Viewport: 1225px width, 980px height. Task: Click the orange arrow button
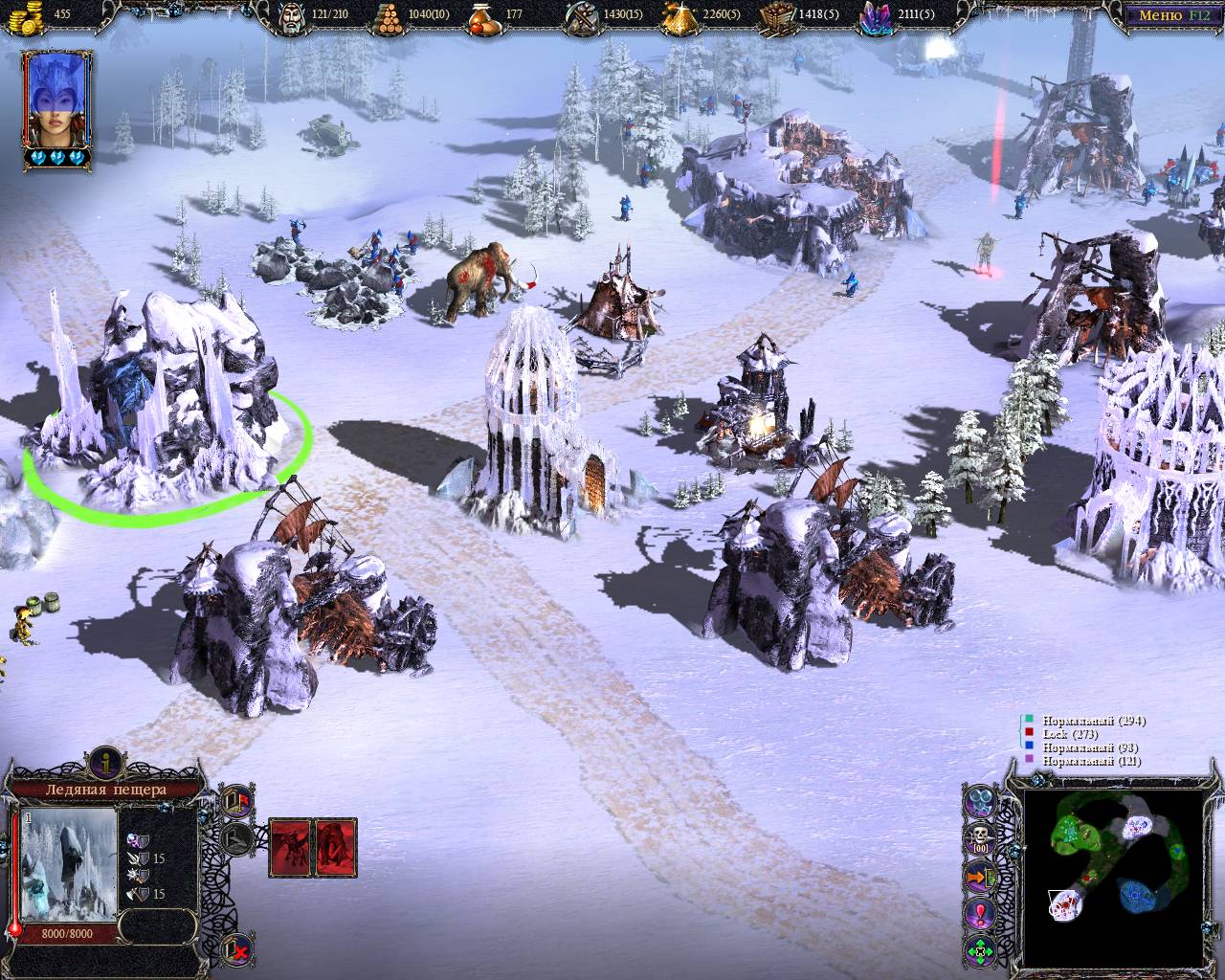coord(979,876)
